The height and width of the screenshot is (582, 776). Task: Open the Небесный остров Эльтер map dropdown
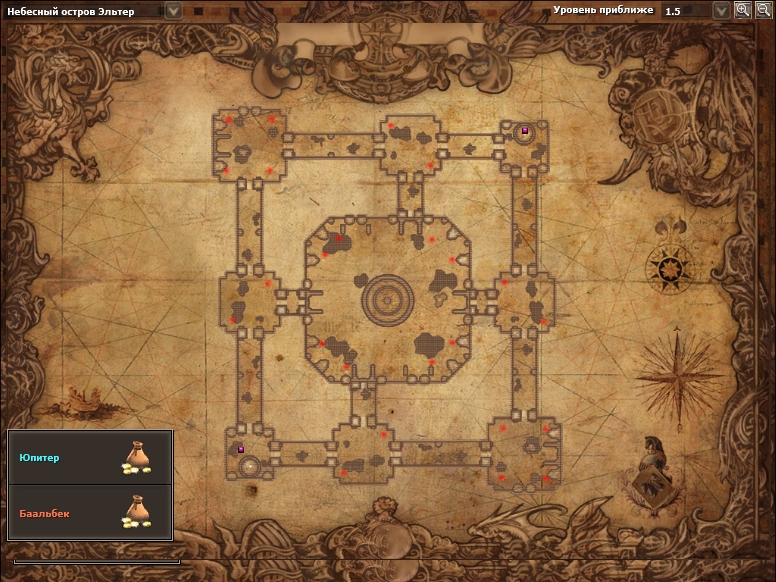pyautogui.click(x=174, y=10)
